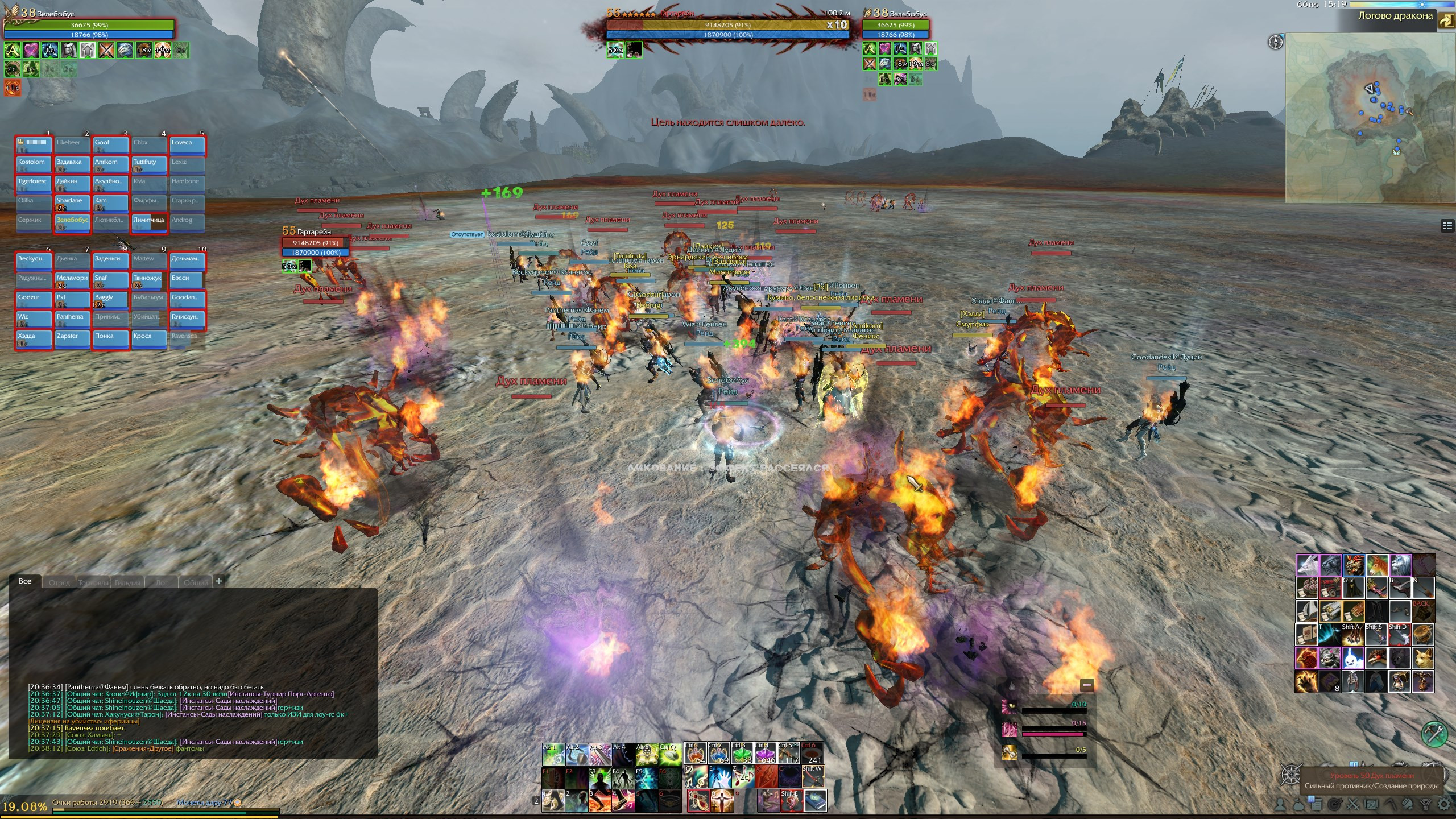This screenshot has width=1456, height=819.
Task: Click the green hammer and wrench button
Action: coord(1434,734)
